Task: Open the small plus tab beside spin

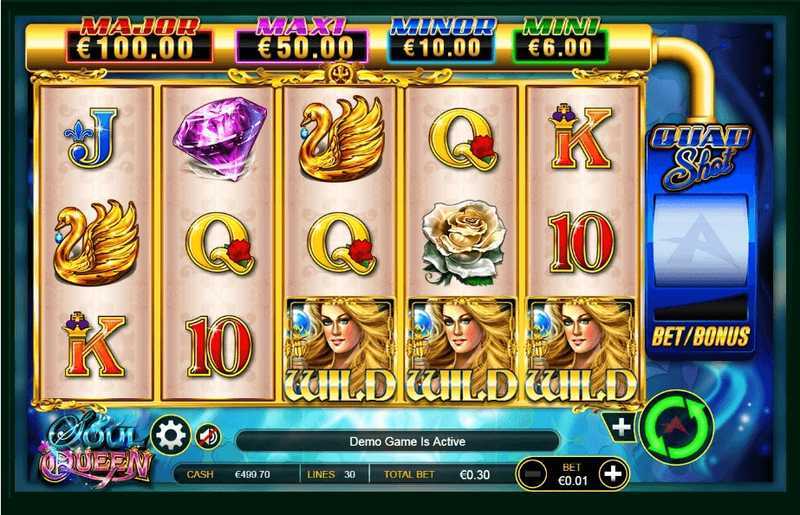Action: tap(622, 427)
